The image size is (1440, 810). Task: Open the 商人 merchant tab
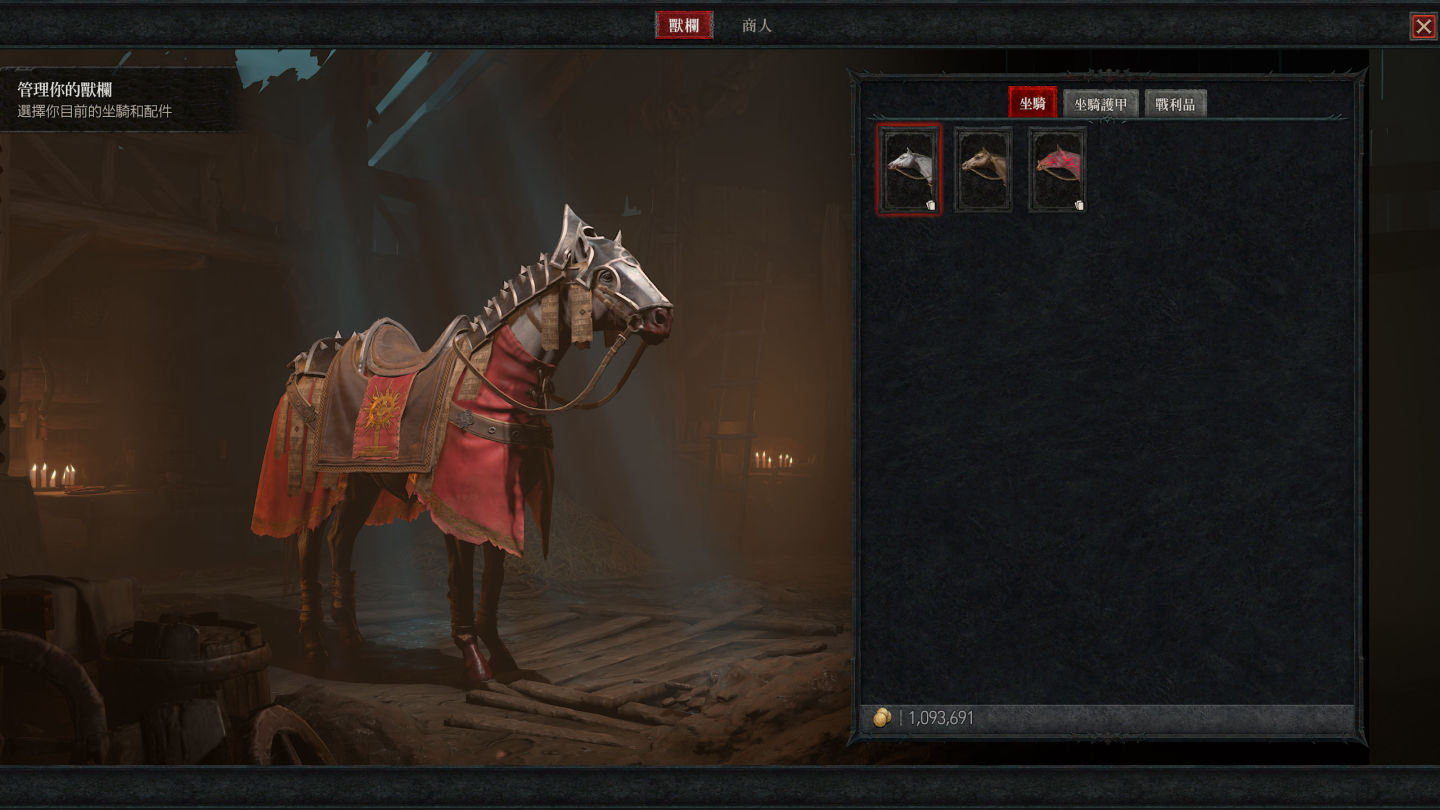pyautogui.click(x=757, y=25)
